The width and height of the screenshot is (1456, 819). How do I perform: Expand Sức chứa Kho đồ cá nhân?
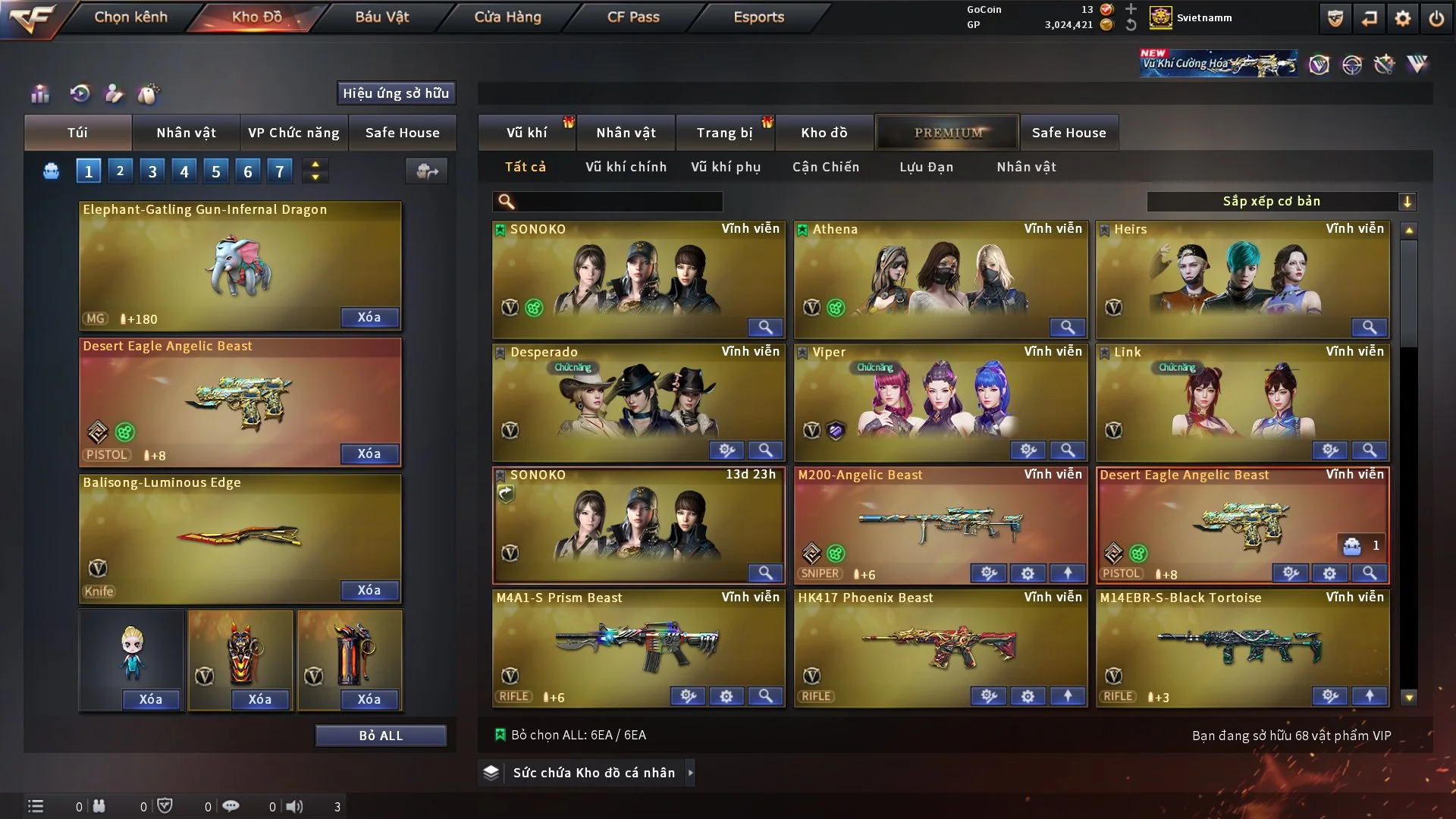point(594,773)
